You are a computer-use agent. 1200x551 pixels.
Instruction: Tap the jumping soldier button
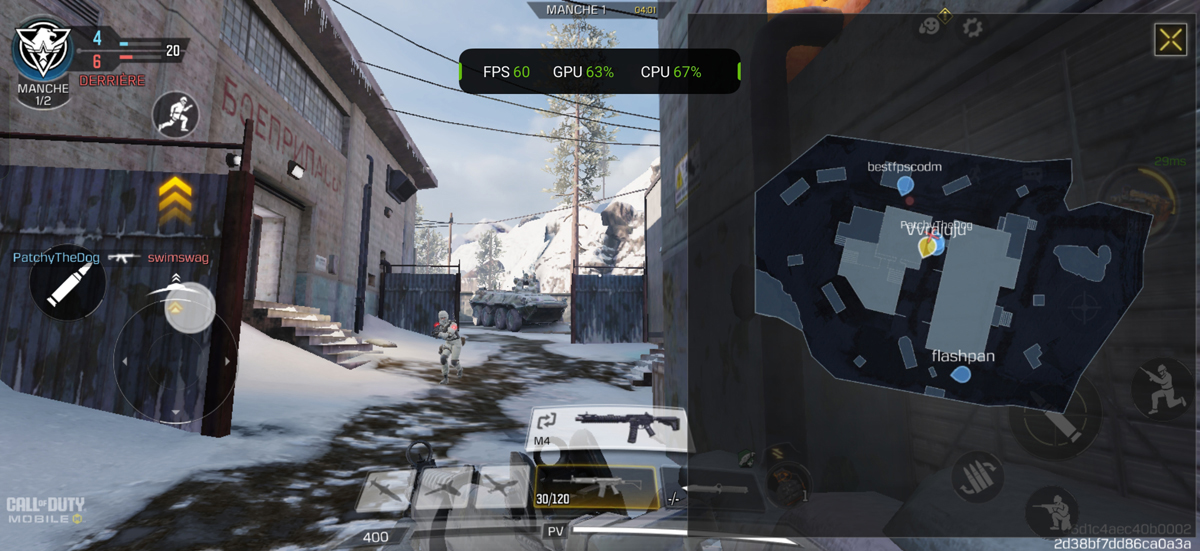(x=1160, y=389)
